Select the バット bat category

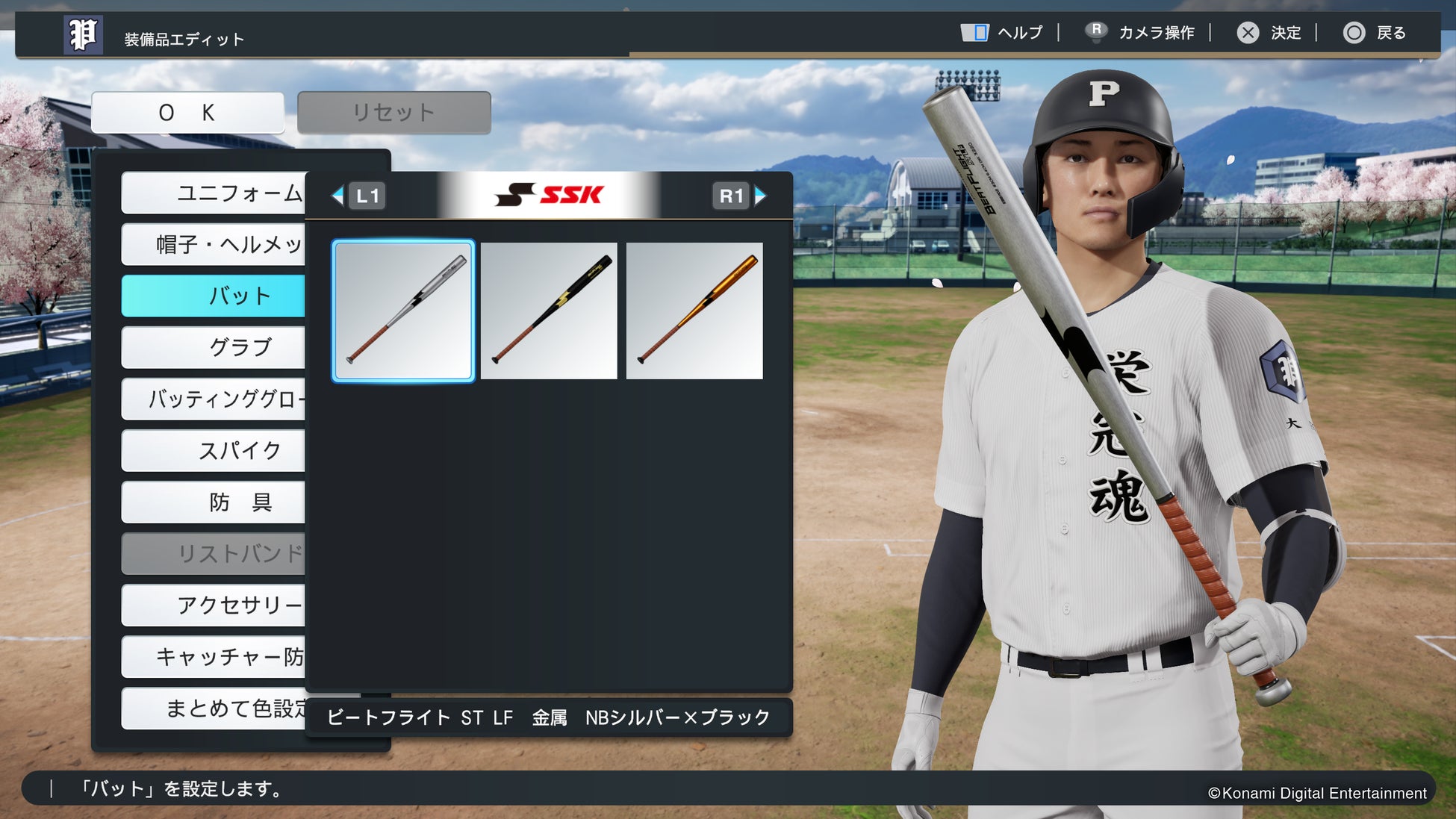point(214,296)
